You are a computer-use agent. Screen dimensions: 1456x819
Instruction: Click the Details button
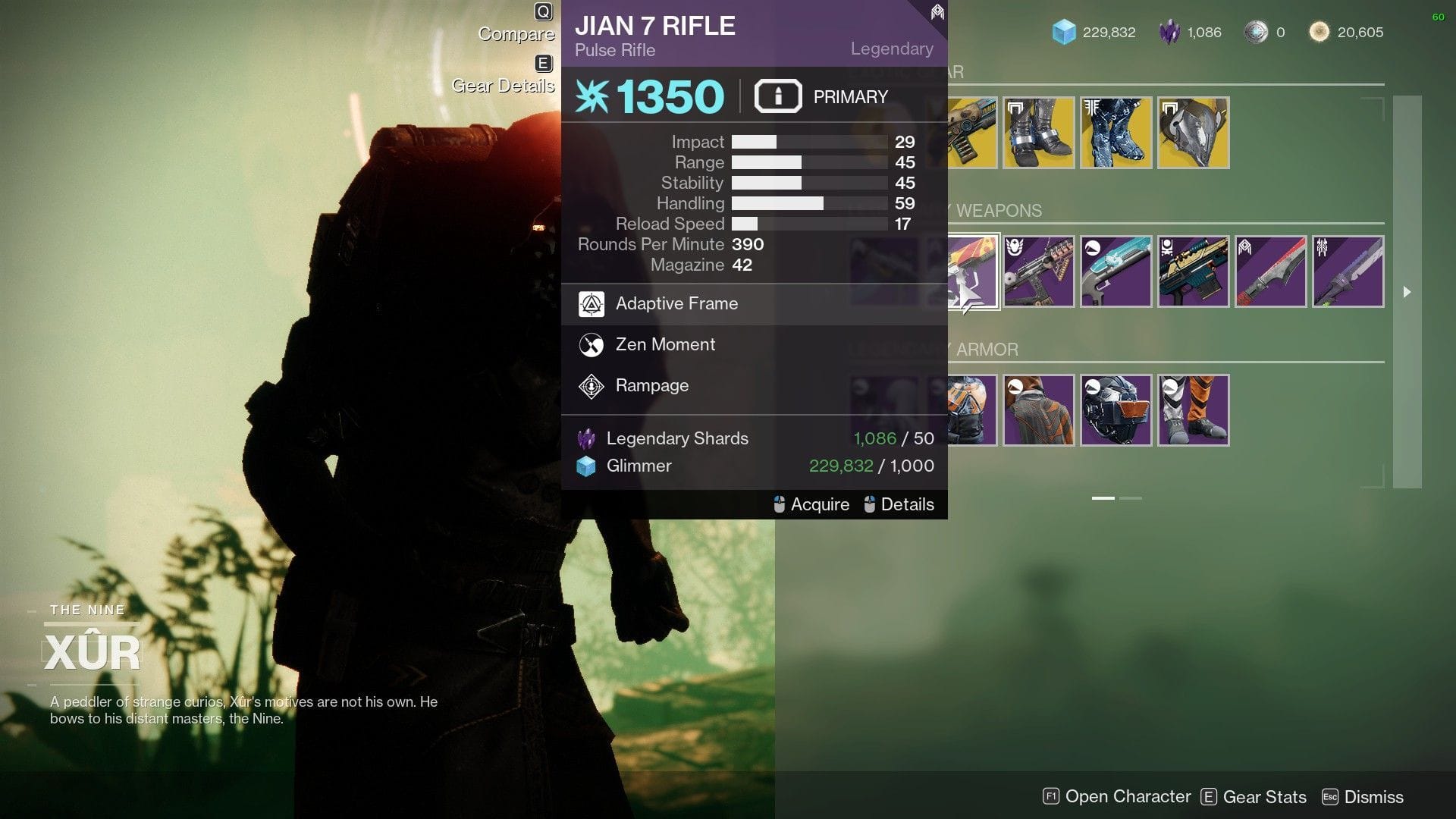(907, 504)
